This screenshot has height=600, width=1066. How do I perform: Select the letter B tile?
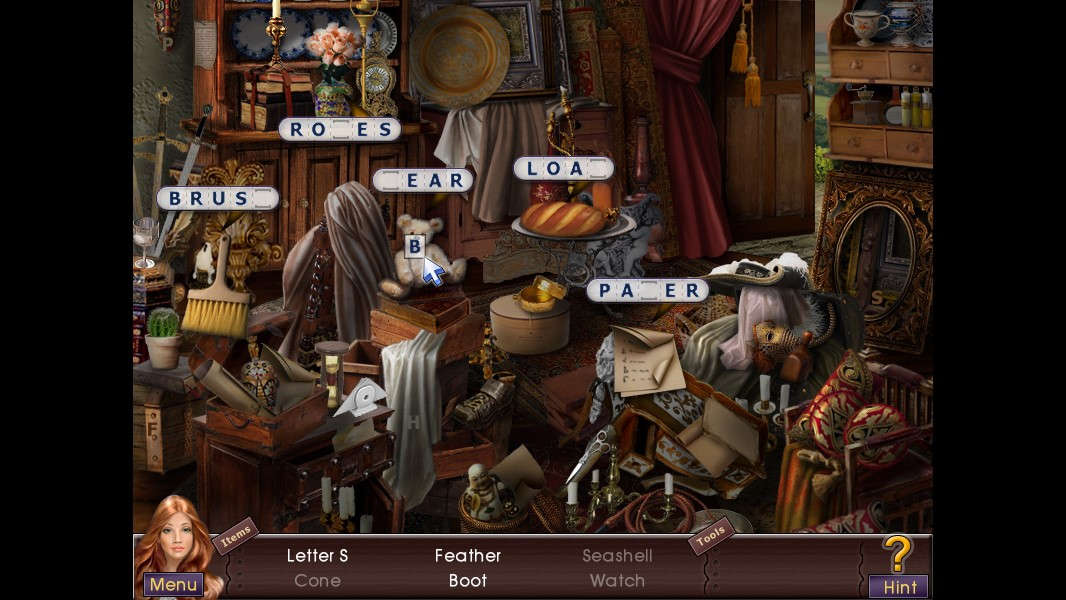pos(414,245)
